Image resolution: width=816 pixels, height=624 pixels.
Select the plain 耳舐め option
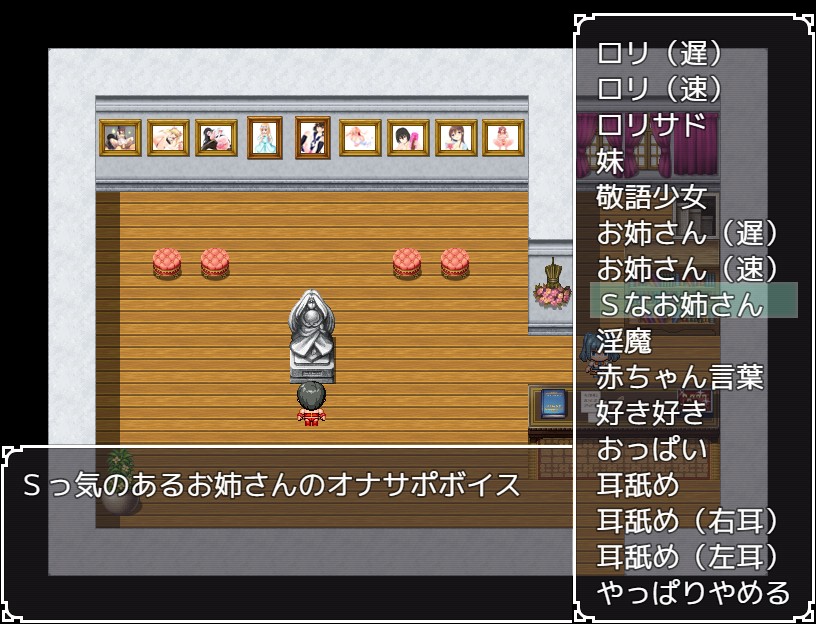(x=638, y=485)
